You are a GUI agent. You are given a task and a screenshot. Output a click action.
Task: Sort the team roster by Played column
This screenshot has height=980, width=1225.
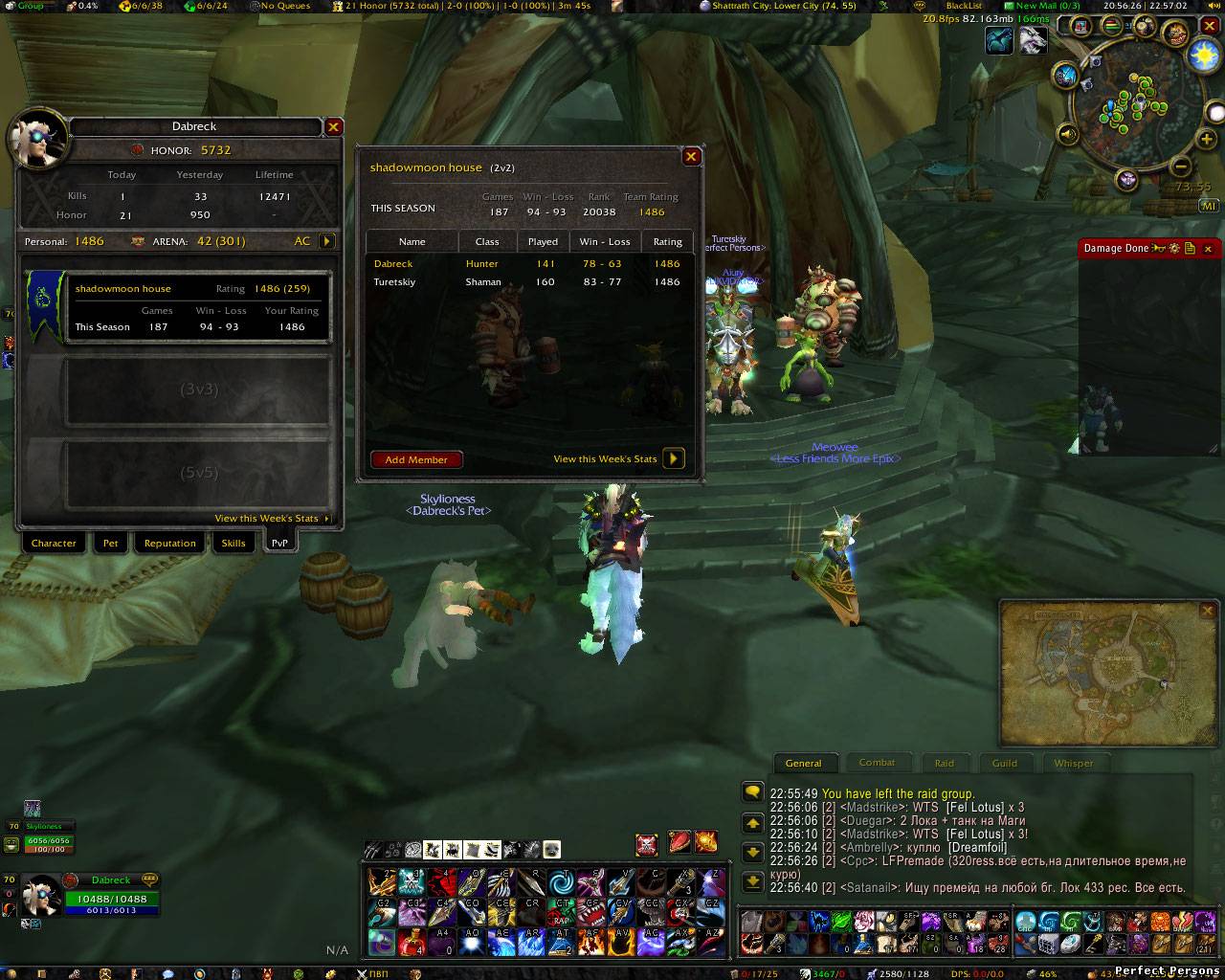(543, 242)
